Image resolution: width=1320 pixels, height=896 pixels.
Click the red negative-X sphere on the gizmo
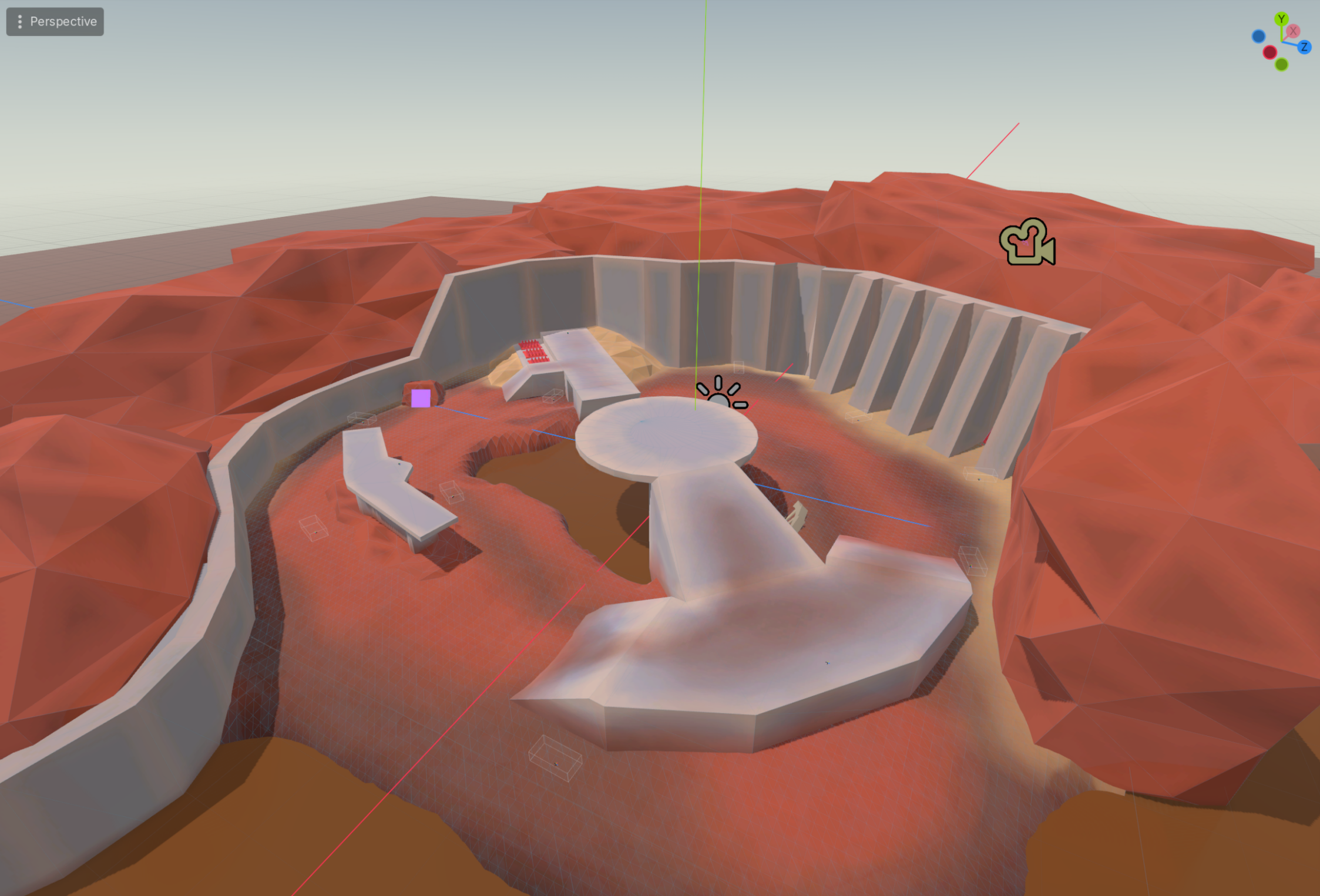[x=1270, y=52]
